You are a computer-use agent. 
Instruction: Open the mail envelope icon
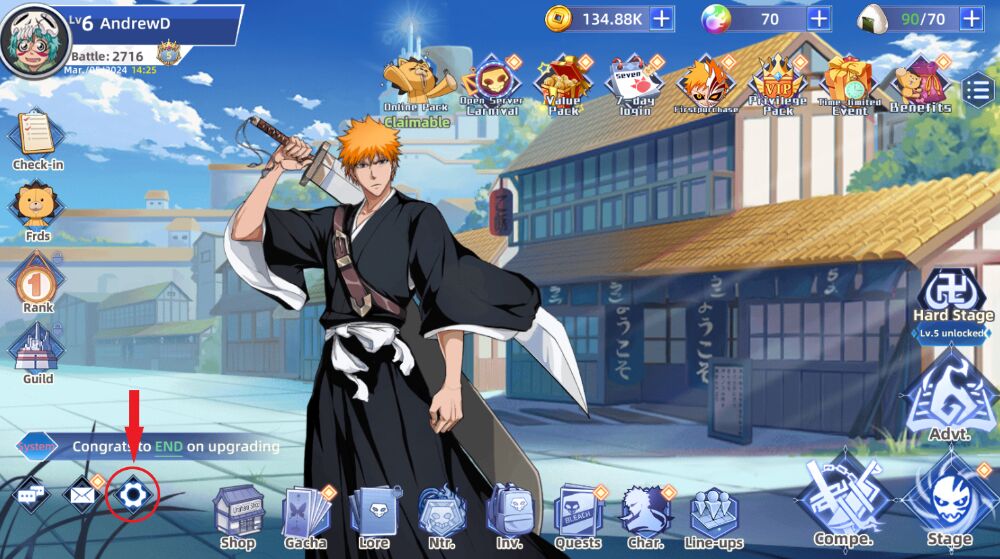(80, 494)
